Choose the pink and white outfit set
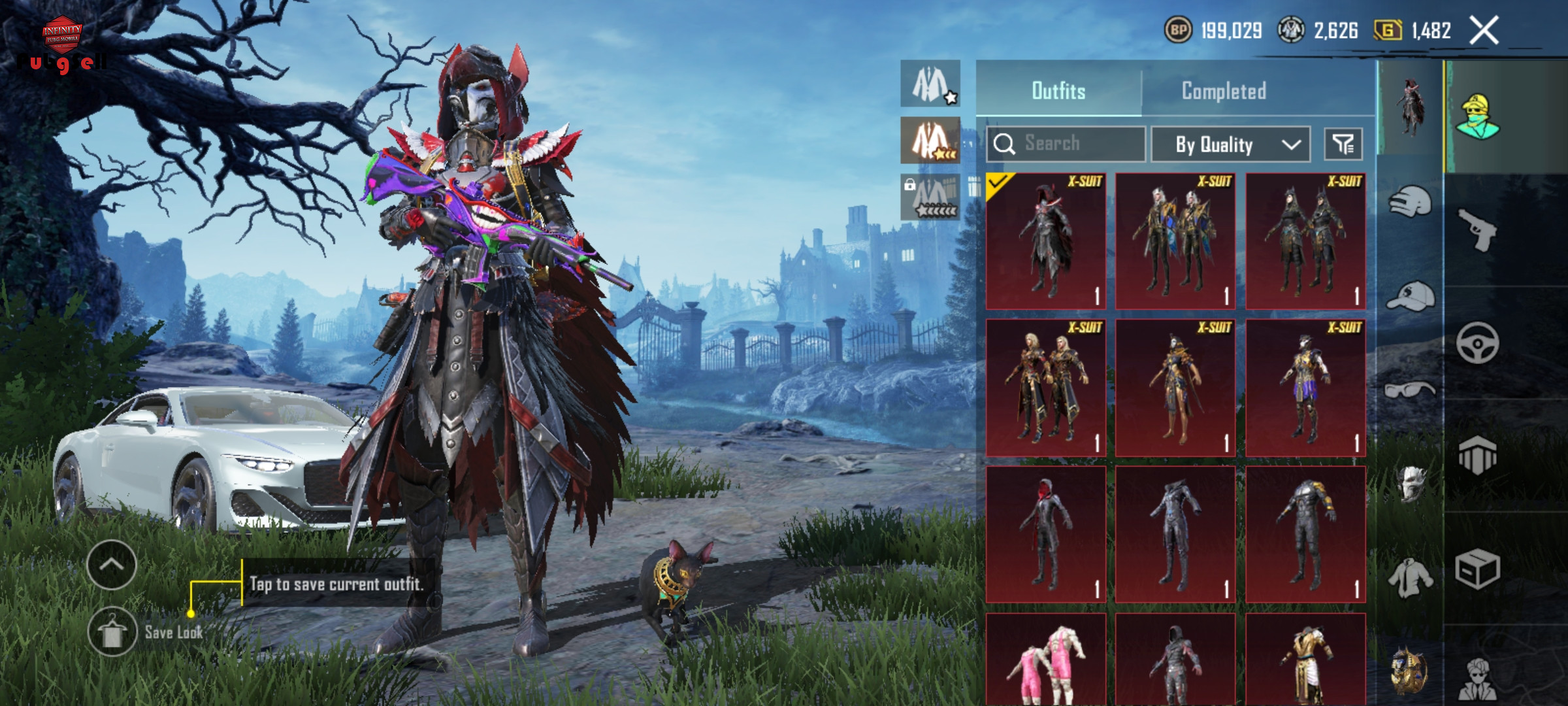 coord(1046,660)
